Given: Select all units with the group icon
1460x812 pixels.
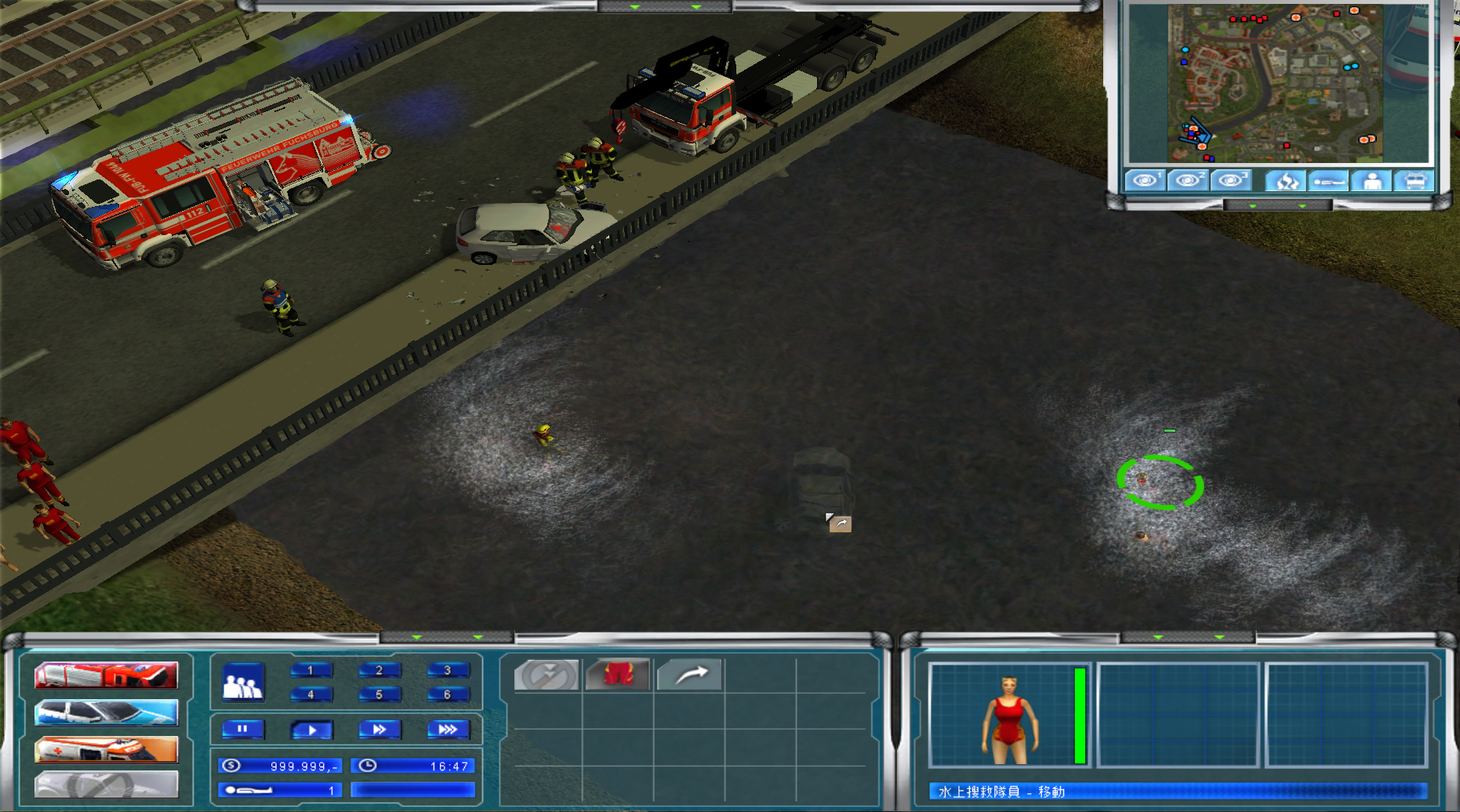Looking at the screenshot, I should click(243, 682).
